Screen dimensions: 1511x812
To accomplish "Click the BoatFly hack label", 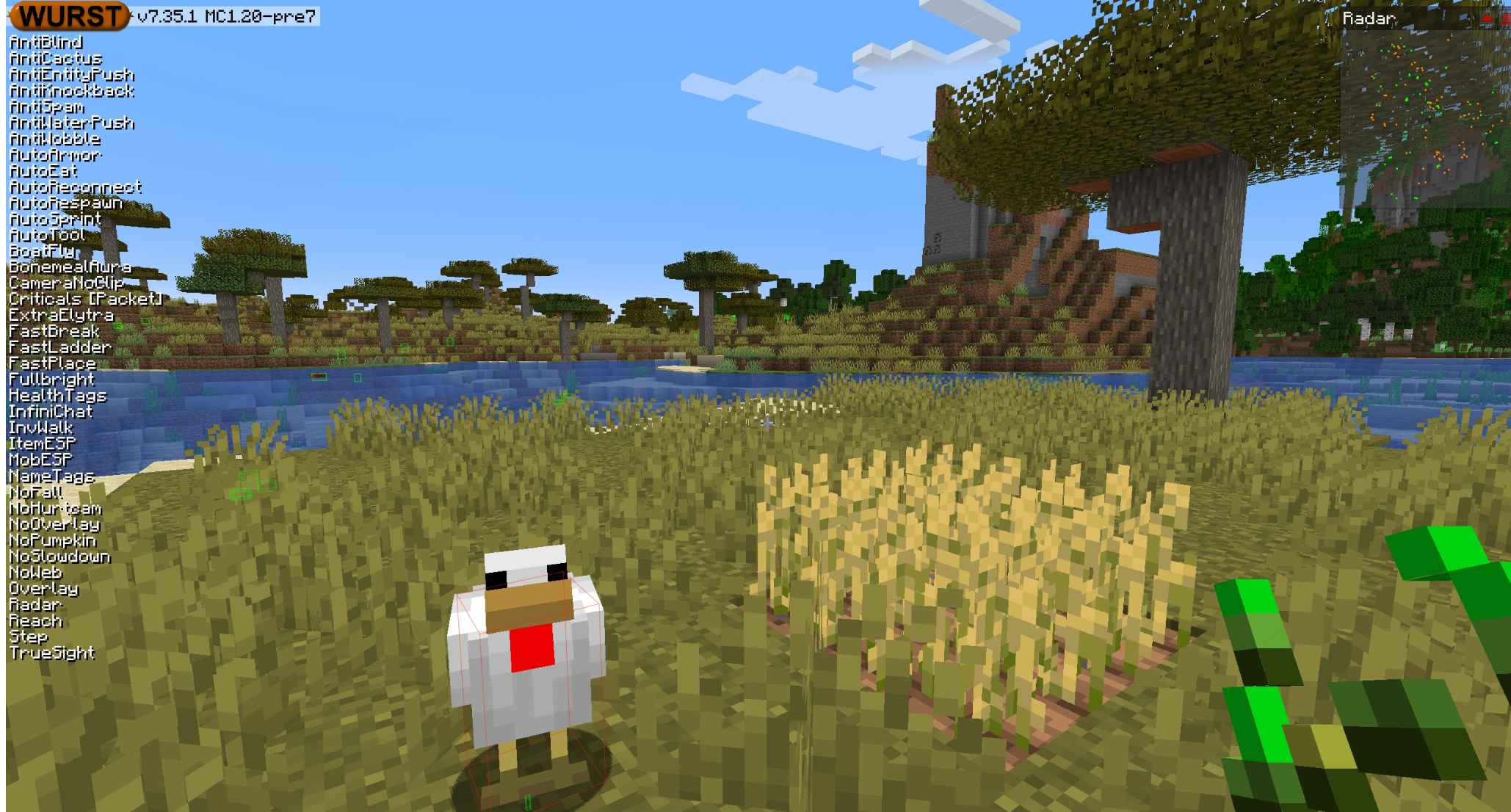I will tap(43, 251).
